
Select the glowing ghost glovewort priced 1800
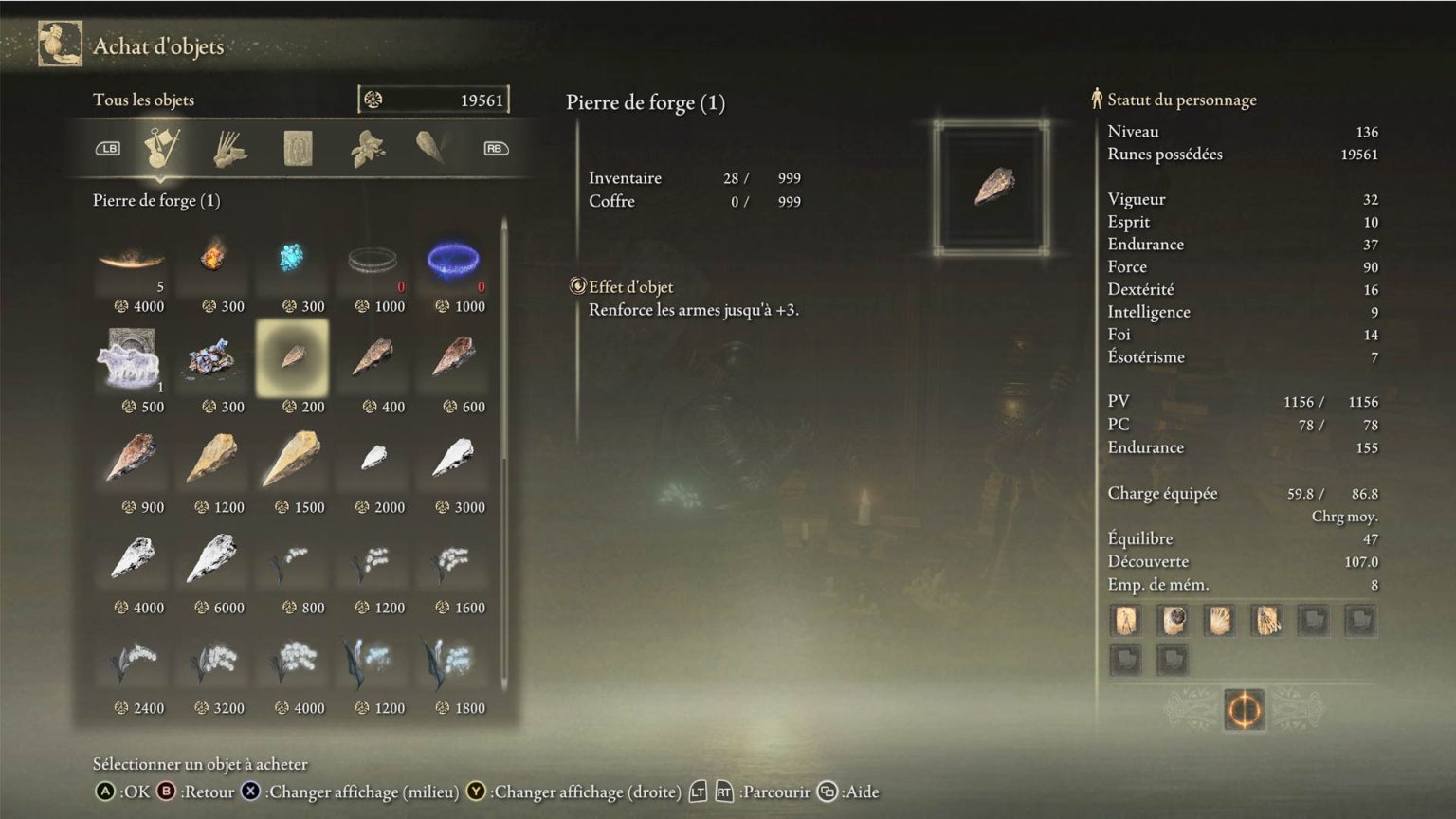454,660
